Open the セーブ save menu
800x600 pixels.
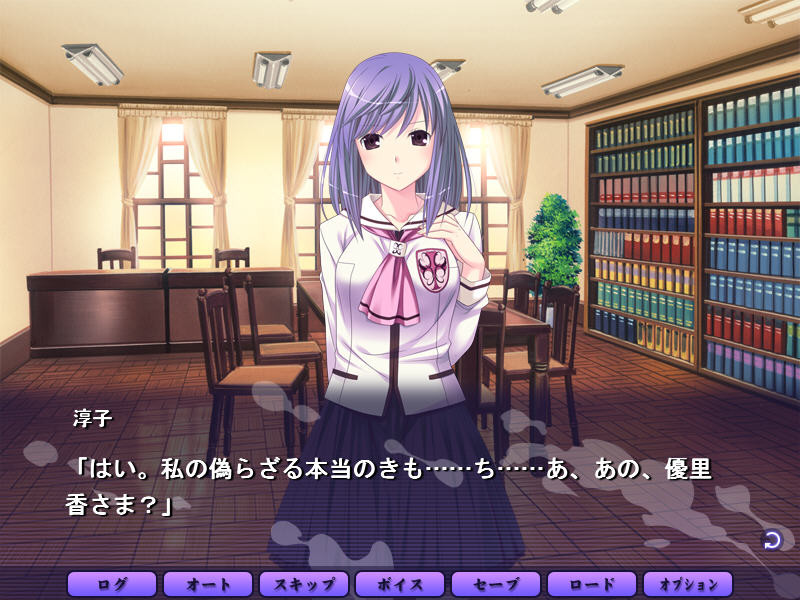(496, 584)
